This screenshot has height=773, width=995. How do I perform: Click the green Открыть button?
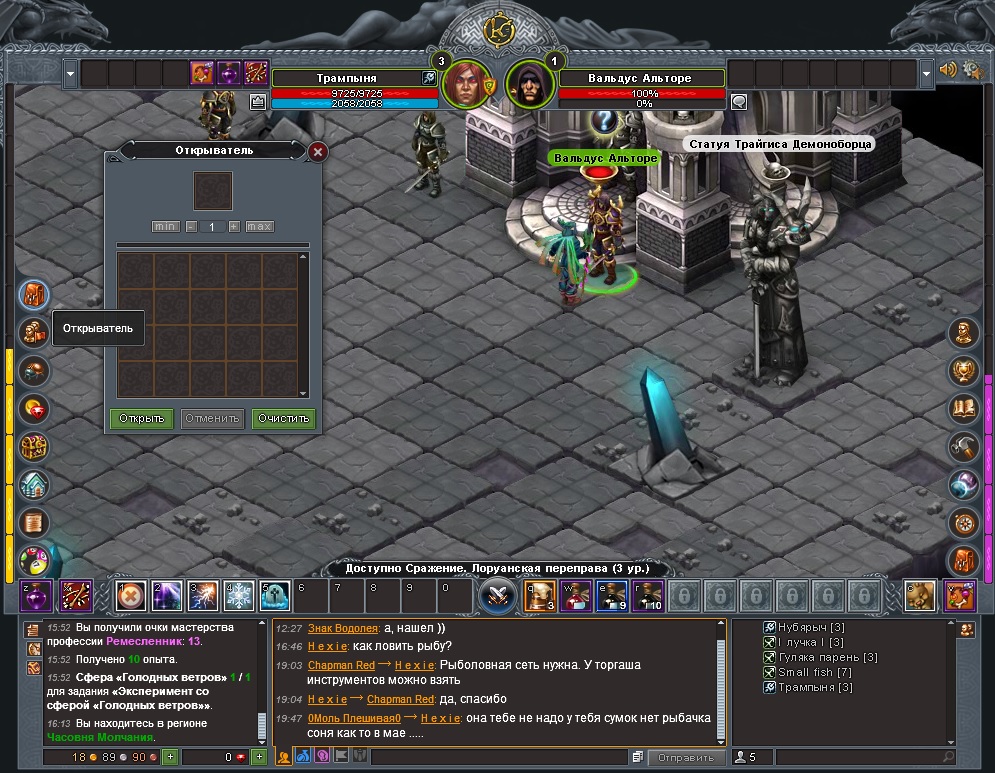(142, 418)
